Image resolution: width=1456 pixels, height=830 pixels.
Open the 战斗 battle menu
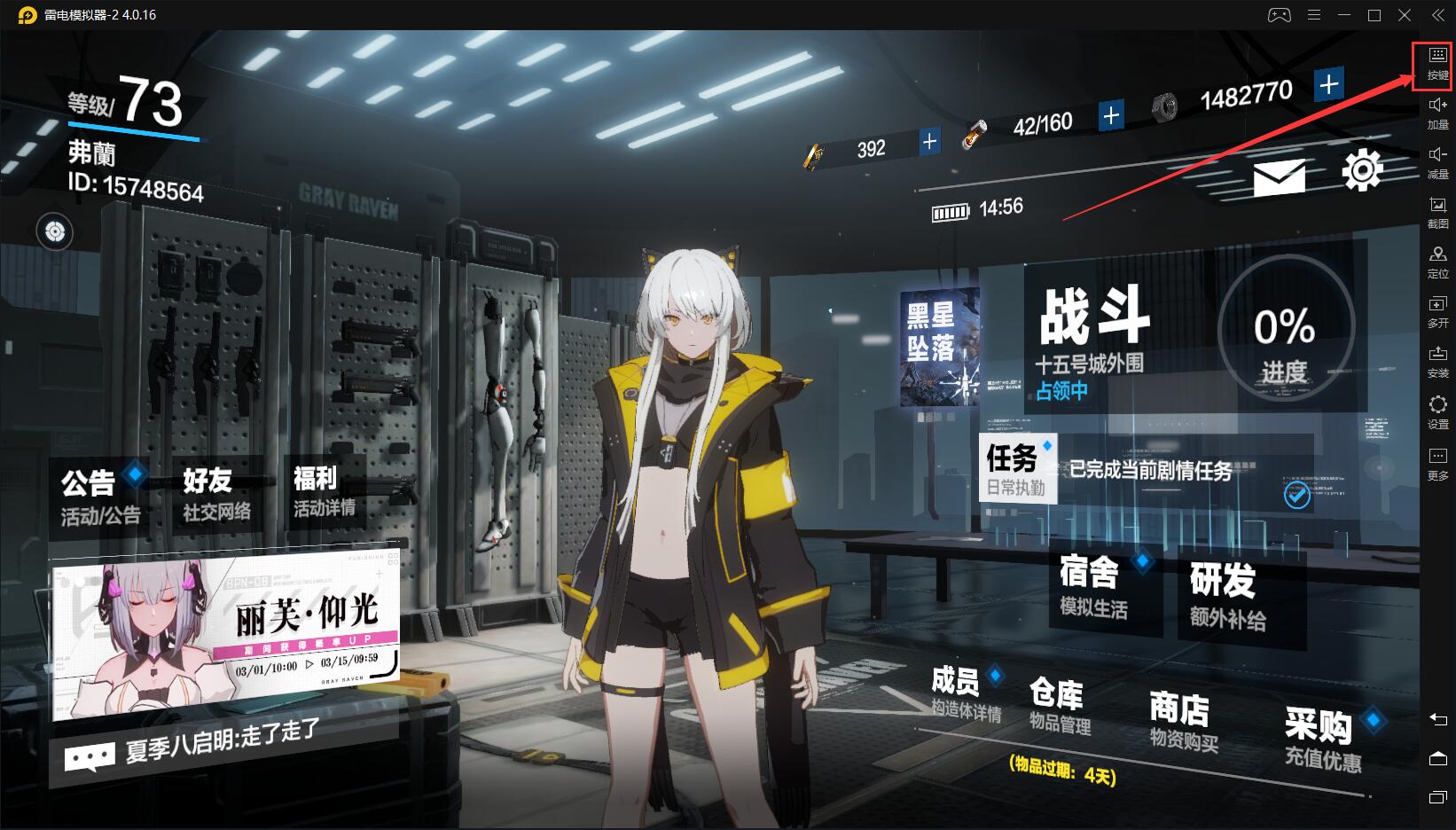pyautogui.click(x=1096, y=337)
